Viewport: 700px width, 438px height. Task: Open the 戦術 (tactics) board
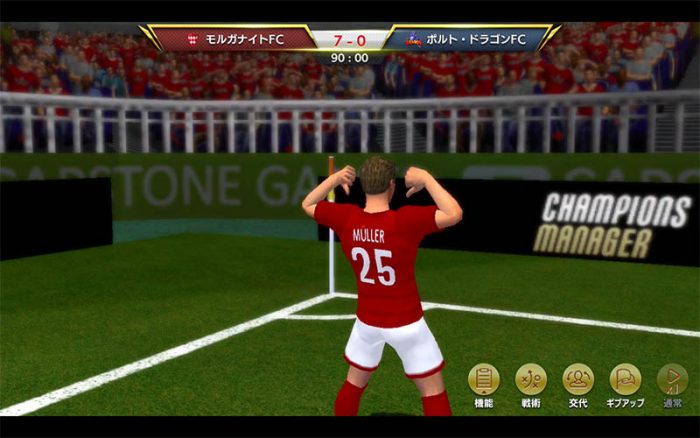(x=531, y=380)
